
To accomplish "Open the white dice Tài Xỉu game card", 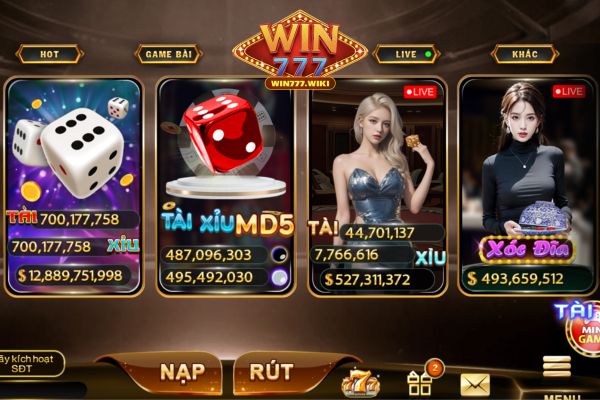I will (73, 185).
